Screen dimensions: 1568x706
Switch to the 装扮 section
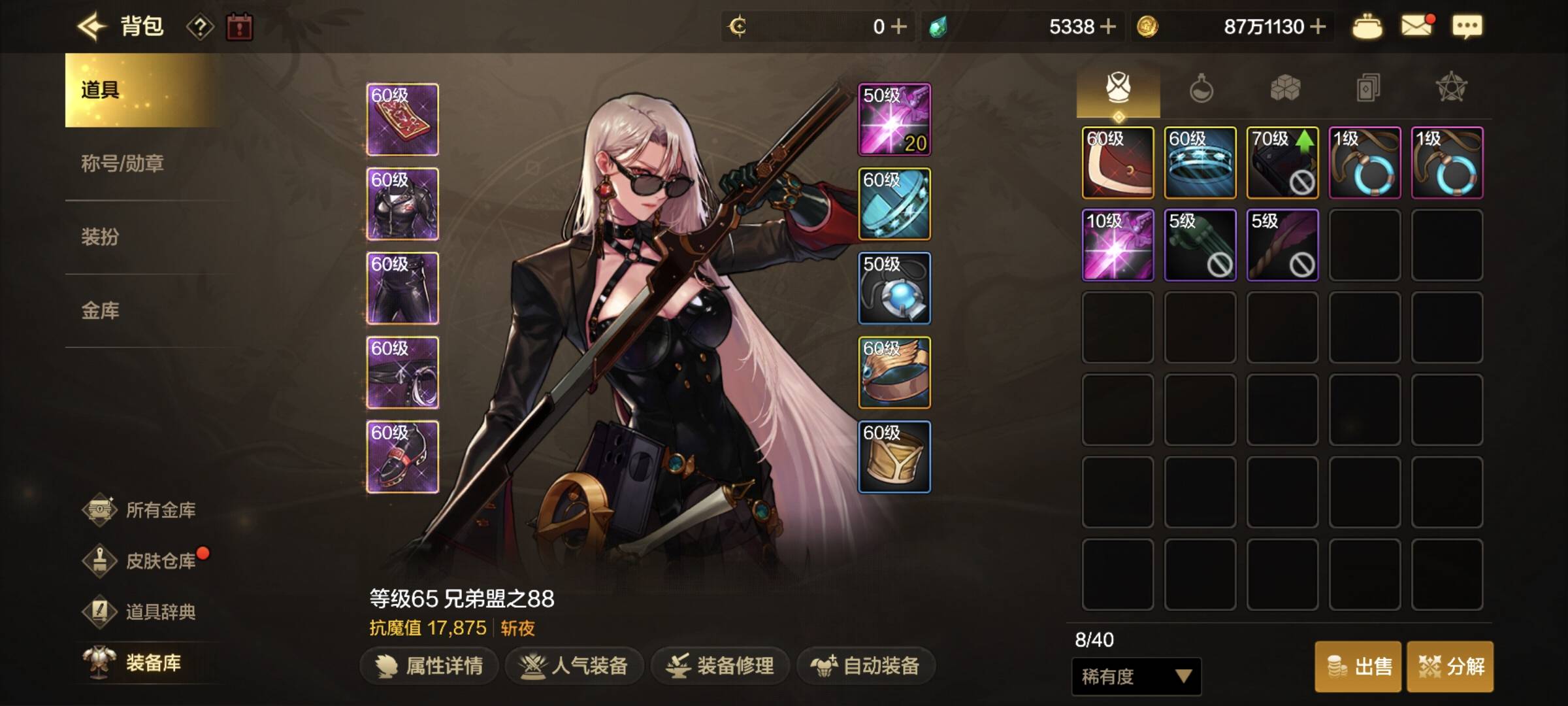pyautogui.click(x=100, y=237)
